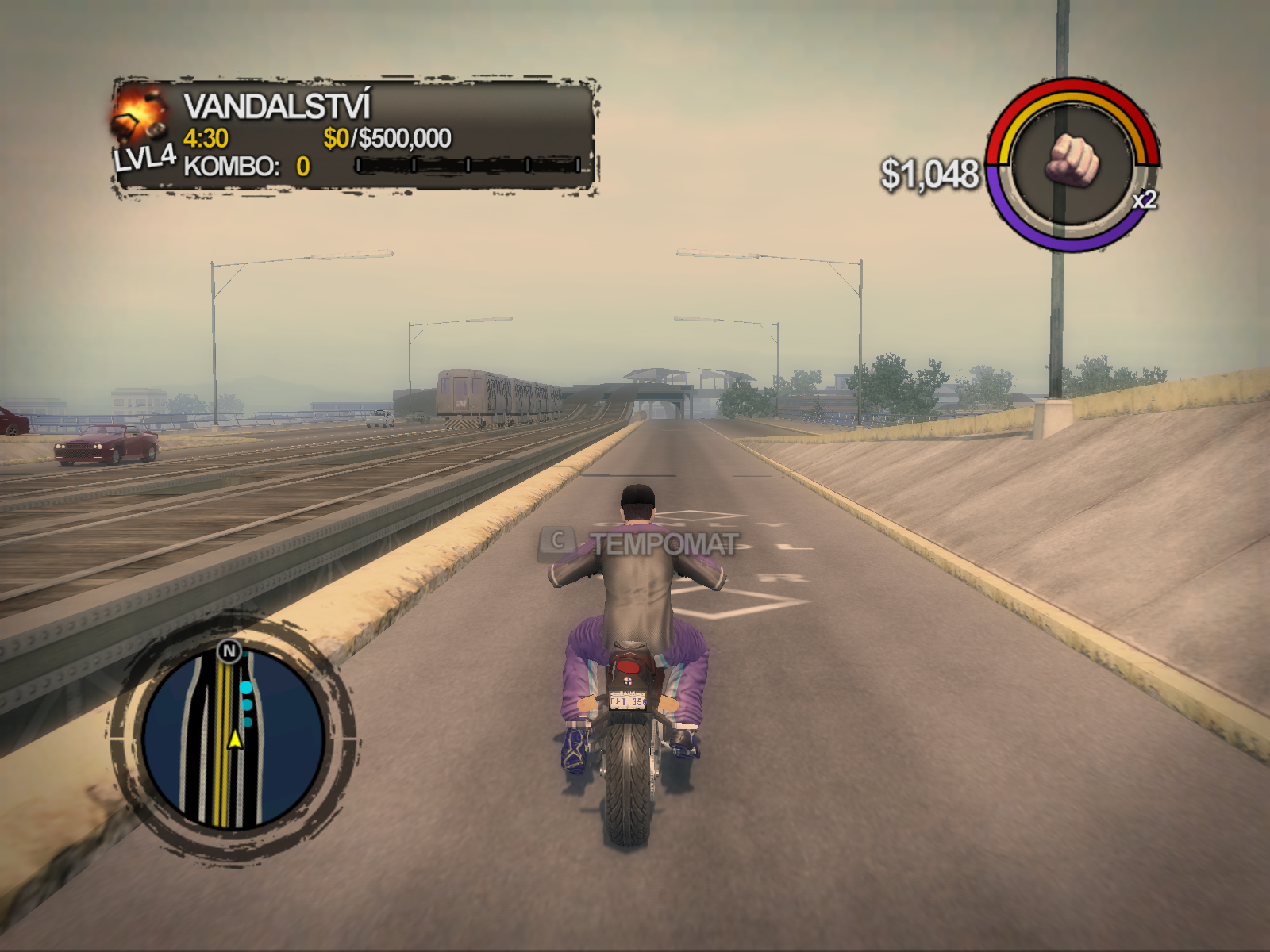Click the circular minimap

click(x=233, y=739)
